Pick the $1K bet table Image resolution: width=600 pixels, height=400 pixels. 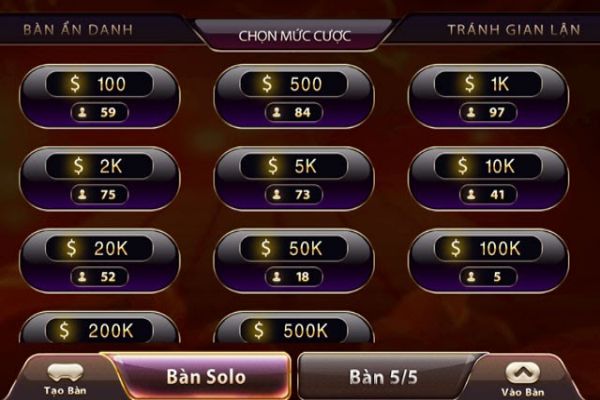486,97
